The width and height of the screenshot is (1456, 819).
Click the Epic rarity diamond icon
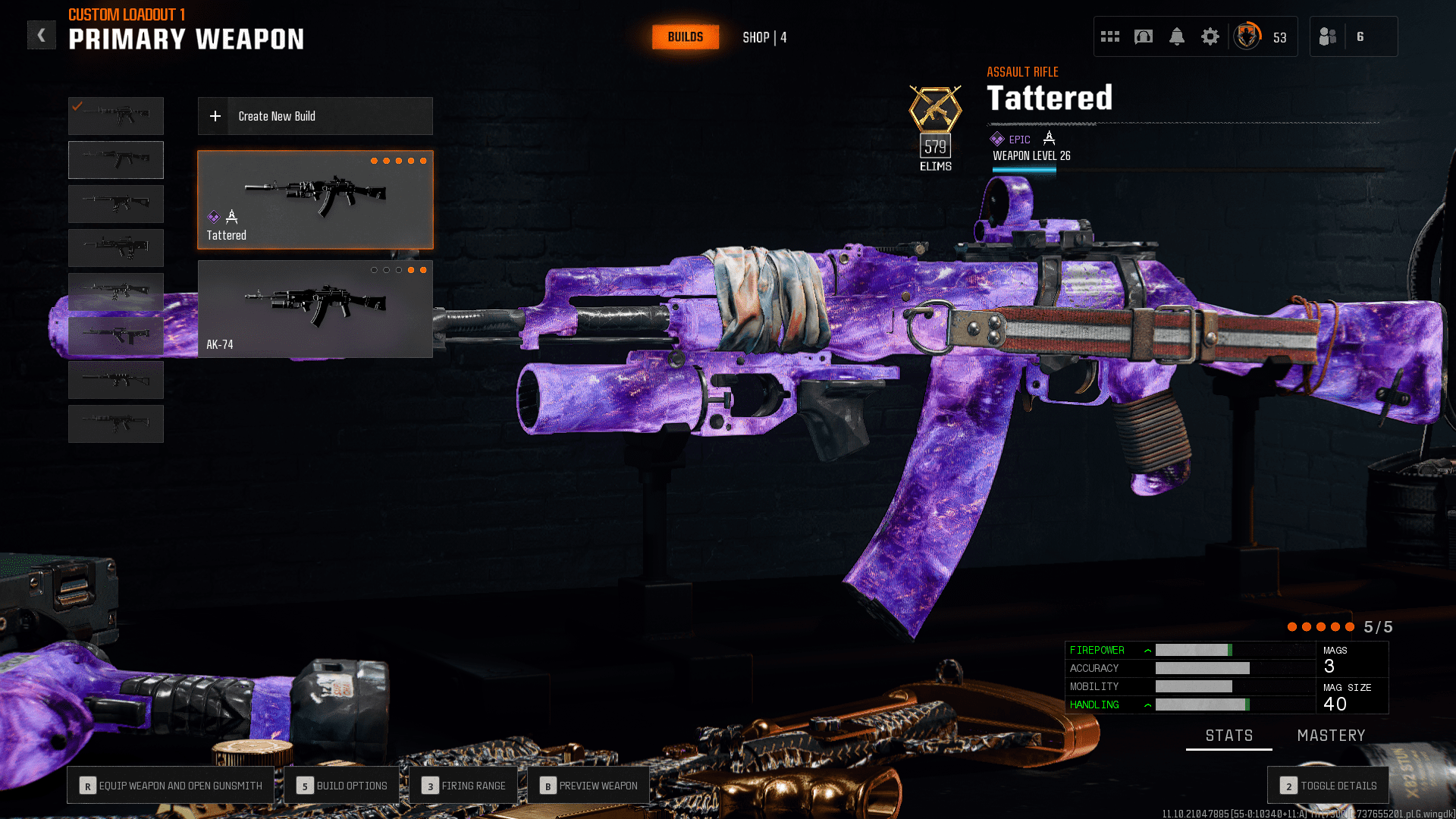tap(996, 139)
